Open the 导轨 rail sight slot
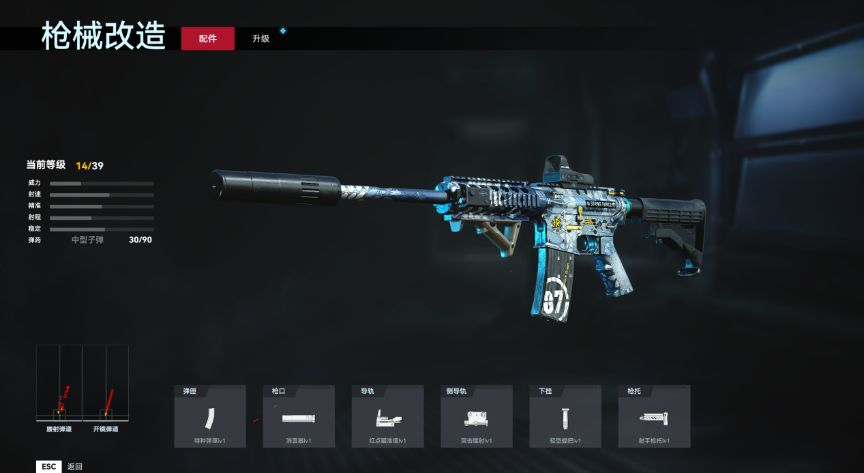864x473 pixels. pos(387,416)
